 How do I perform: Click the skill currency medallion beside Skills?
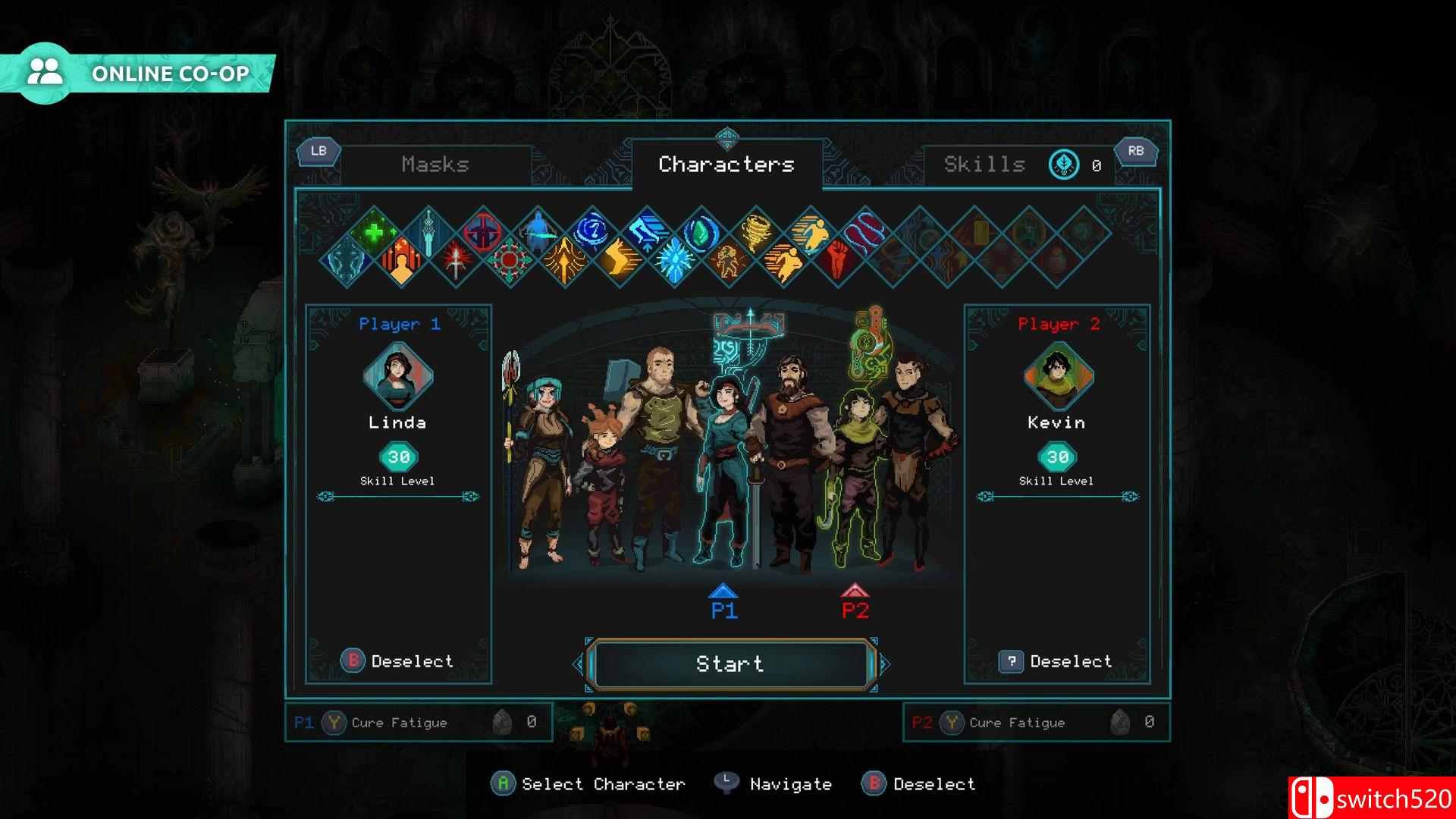pos(1063,165)
